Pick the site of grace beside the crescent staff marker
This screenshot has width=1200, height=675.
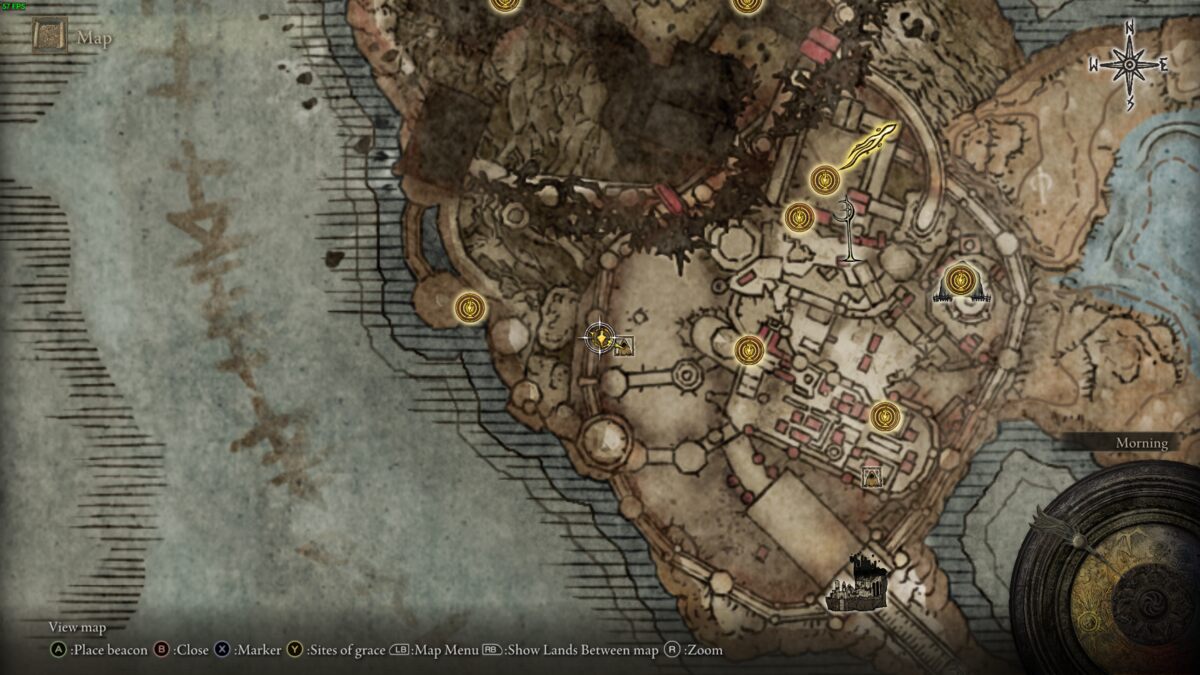pos(799,217)
